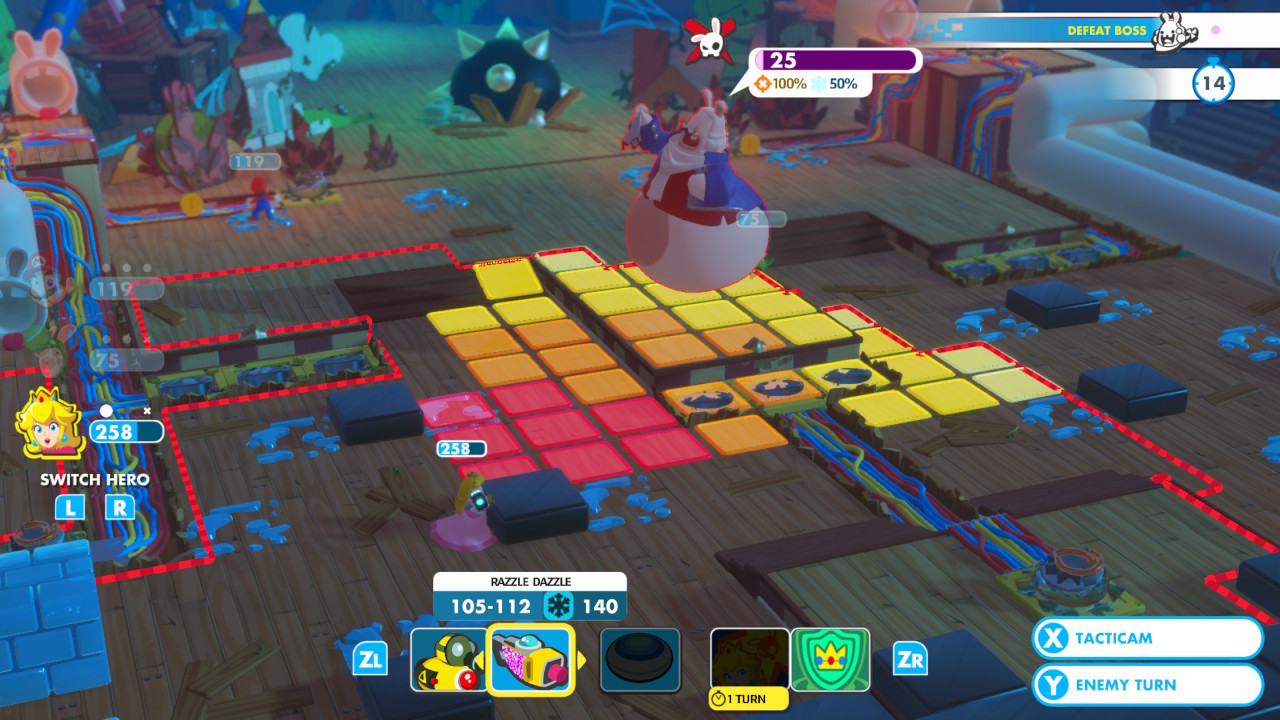Click the boss's purple 25 HP bar
The height and width of the screenshot is (720, 1280).
tap(837, 59)
